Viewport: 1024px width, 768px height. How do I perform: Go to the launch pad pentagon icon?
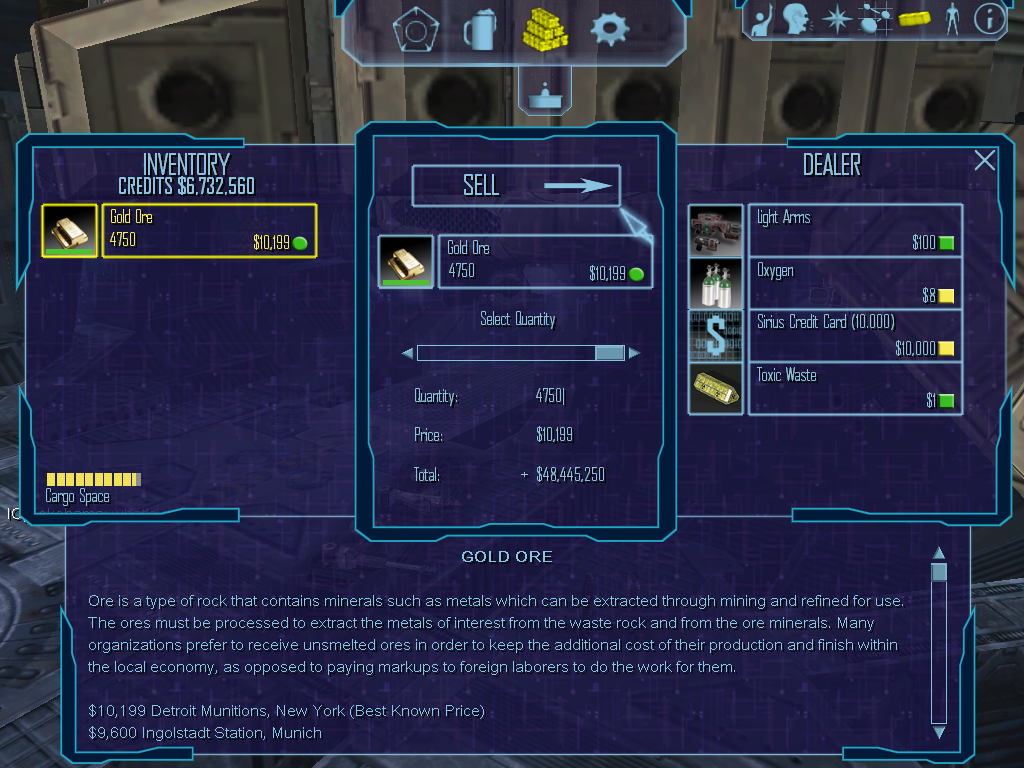411,30
